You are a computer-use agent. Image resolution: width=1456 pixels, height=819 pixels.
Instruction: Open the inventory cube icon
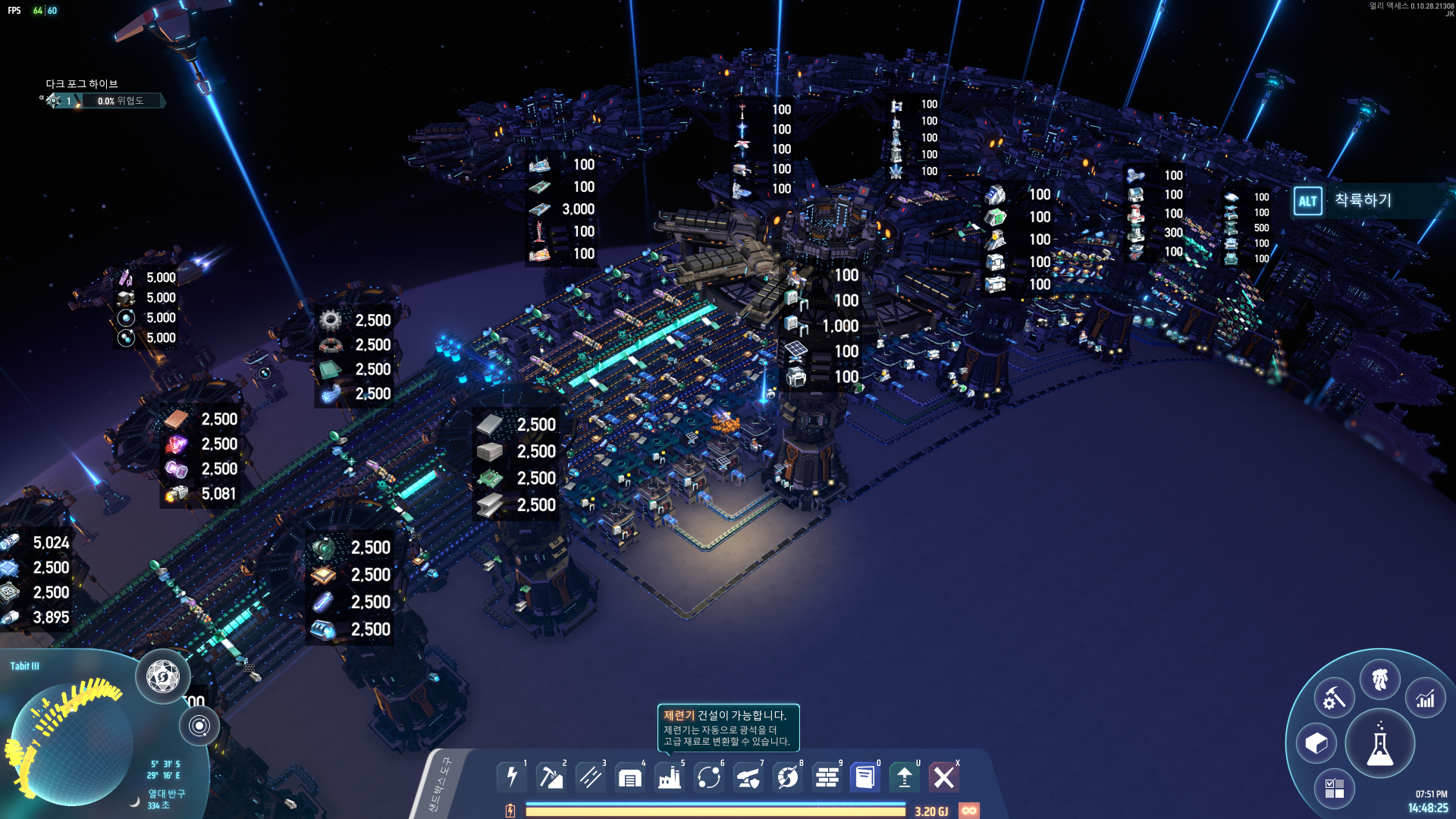point(1316,744)
